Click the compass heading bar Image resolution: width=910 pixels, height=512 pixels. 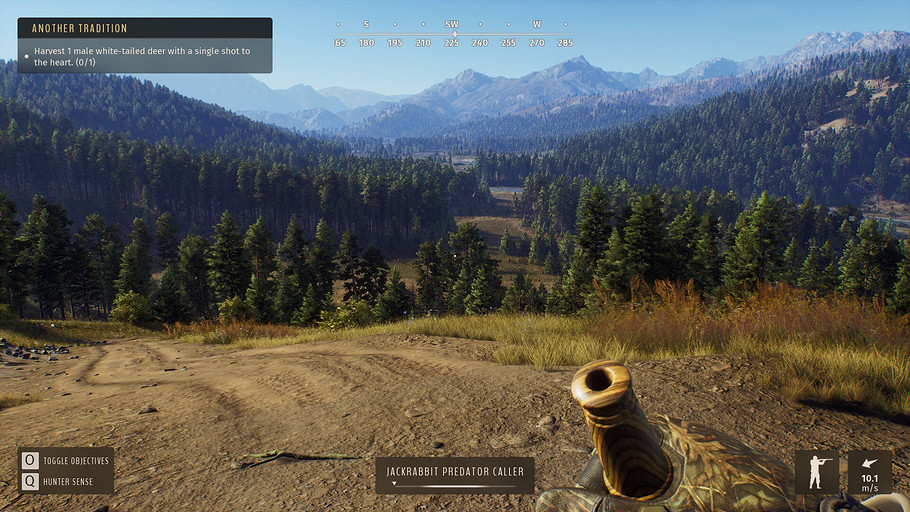(x=452, y=34)
